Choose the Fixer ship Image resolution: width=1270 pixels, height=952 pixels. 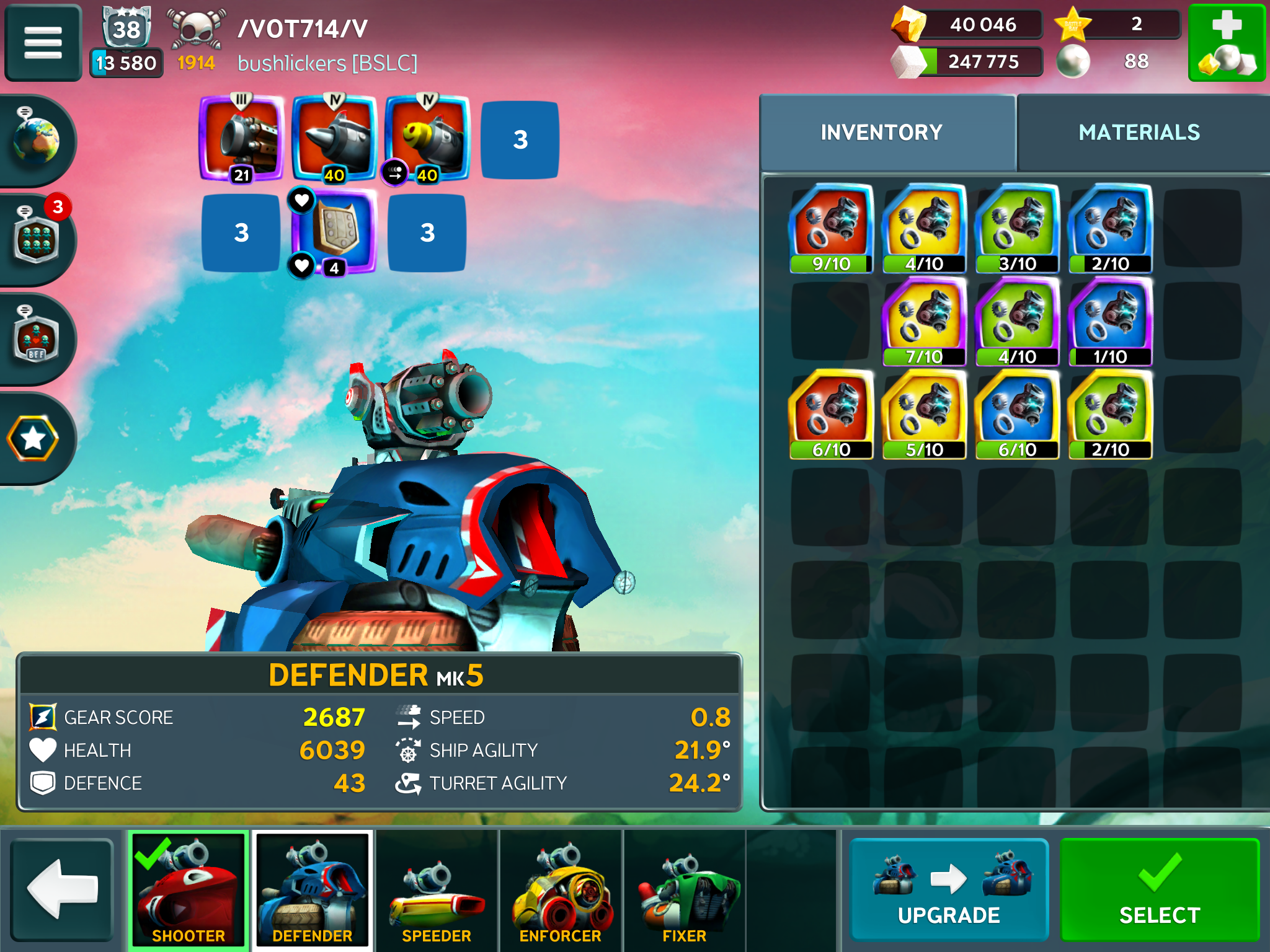[x=684, y=889]
